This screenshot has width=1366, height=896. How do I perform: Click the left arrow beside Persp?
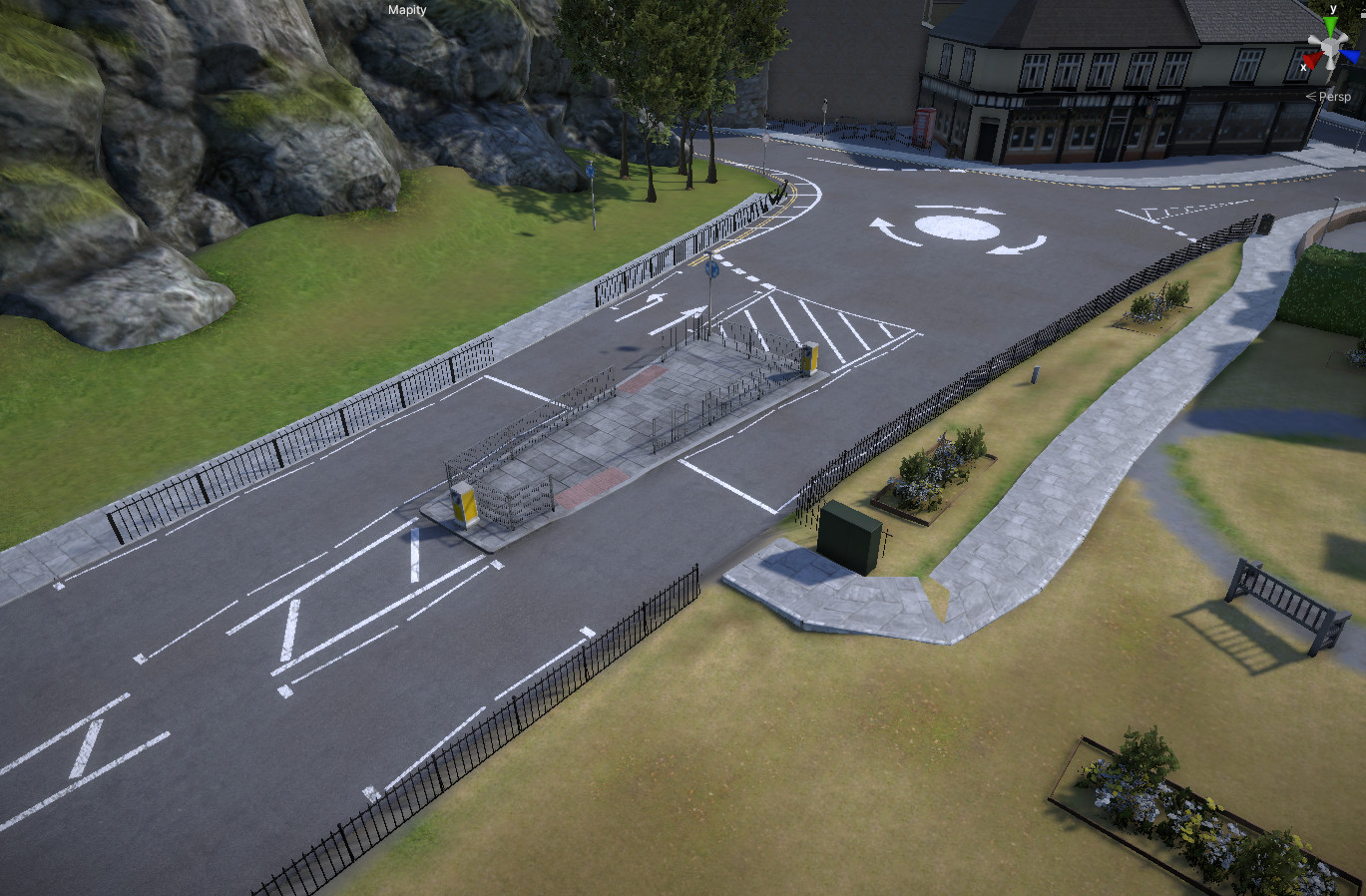1310,96
